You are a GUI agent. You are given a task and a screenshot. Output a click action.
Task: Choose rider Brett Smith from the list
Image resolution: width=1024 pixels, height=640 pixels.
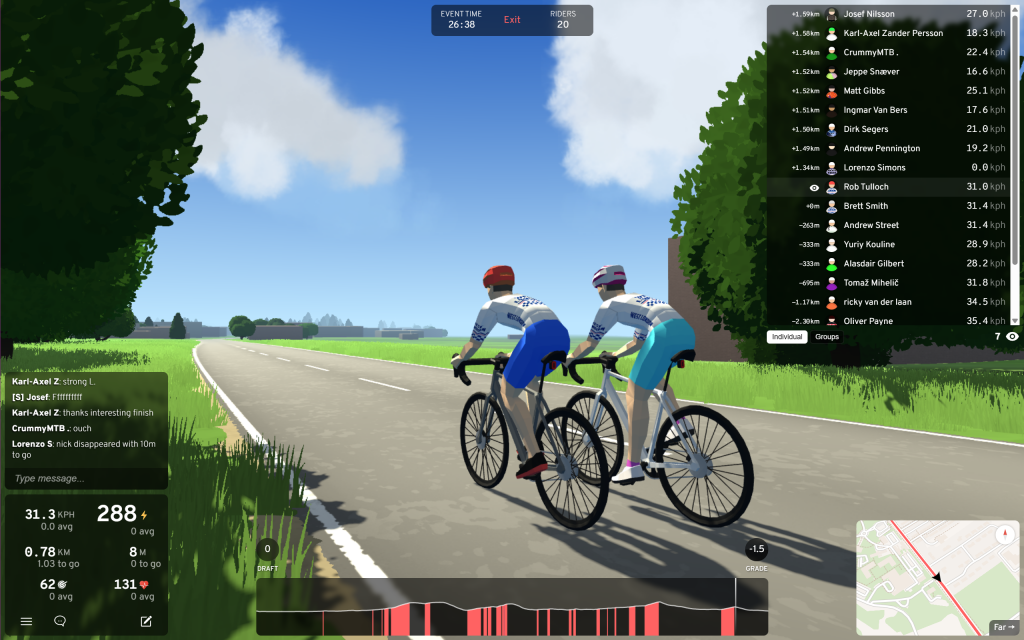[x=866, y=206]
